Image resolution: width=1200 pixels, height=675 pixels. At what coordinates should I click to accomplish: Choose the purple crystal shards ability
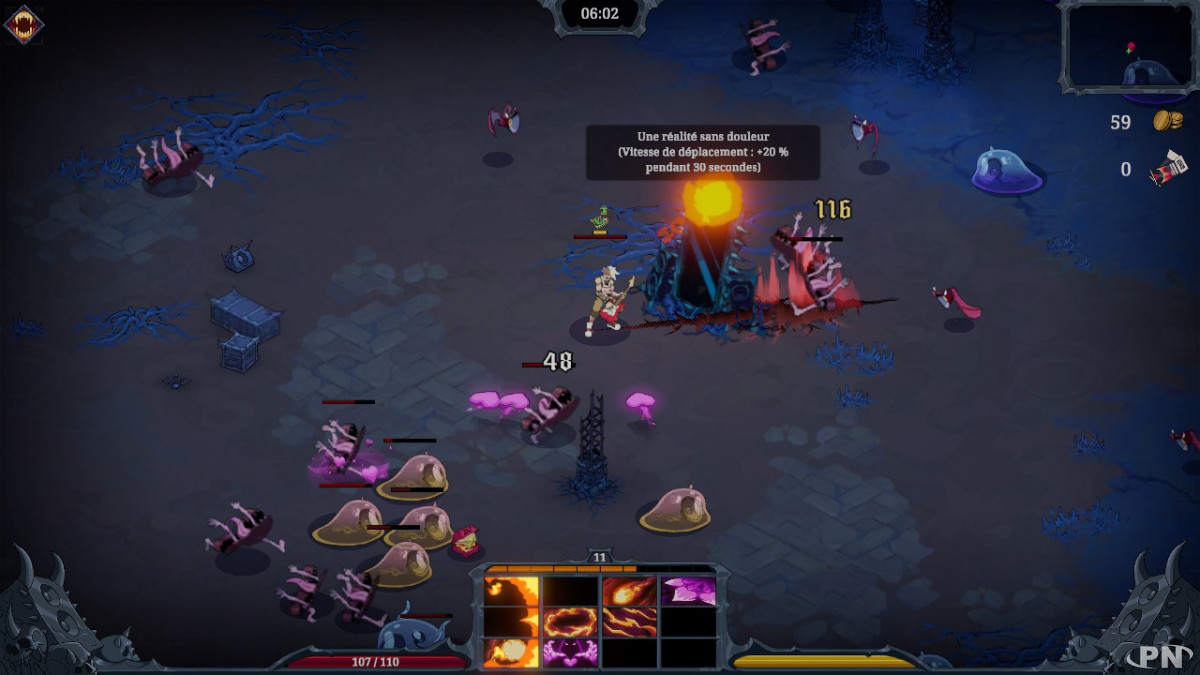click(x=688, y=591)
